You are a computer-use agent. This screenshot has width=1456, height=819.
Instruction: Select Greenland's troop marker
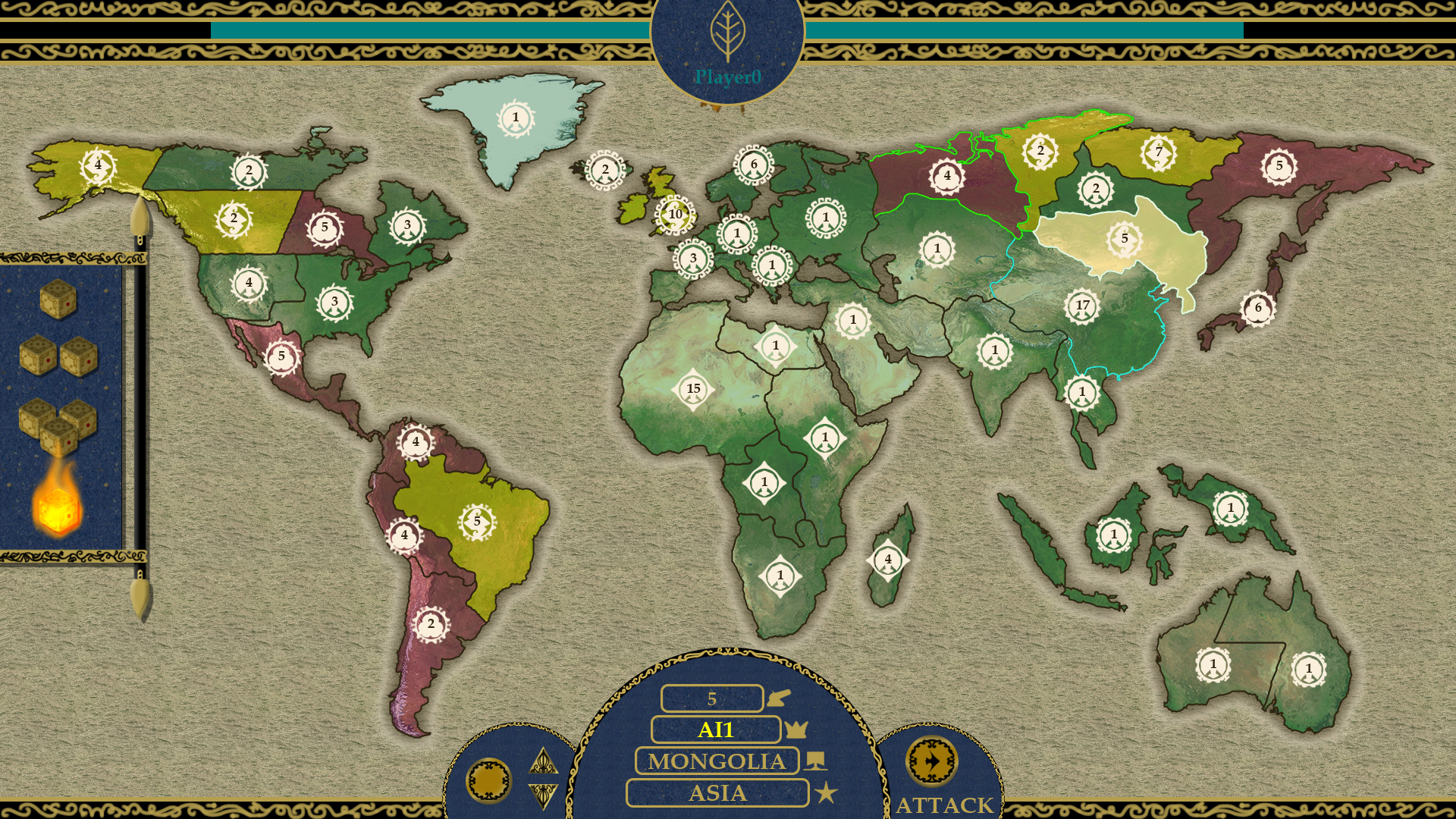click(x=516, y=118)
